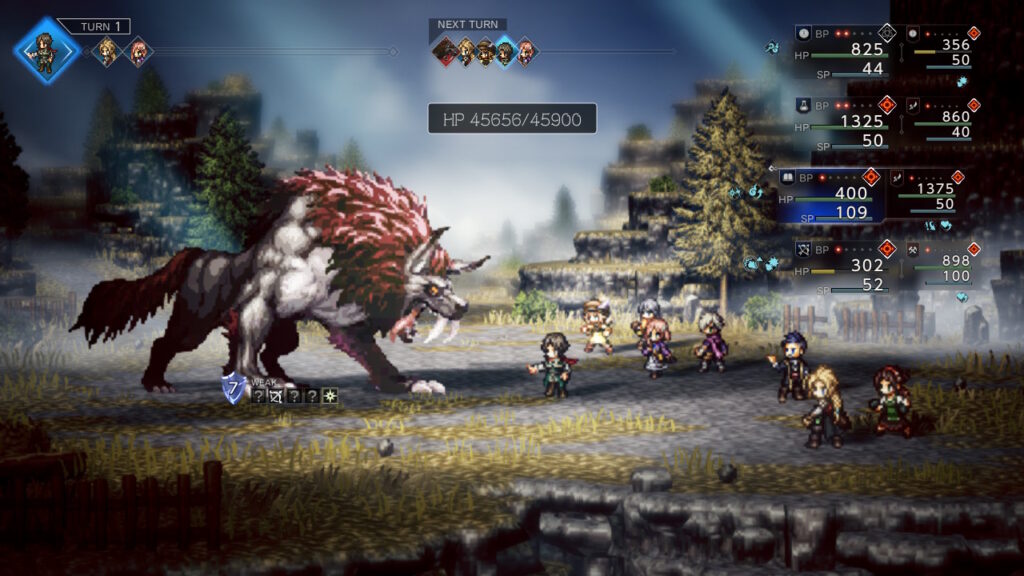Click the blonde portrait in the Turn 1 order
This screenshot has width=1024, height=576.
pyautogui.click(x=106, y=51)
